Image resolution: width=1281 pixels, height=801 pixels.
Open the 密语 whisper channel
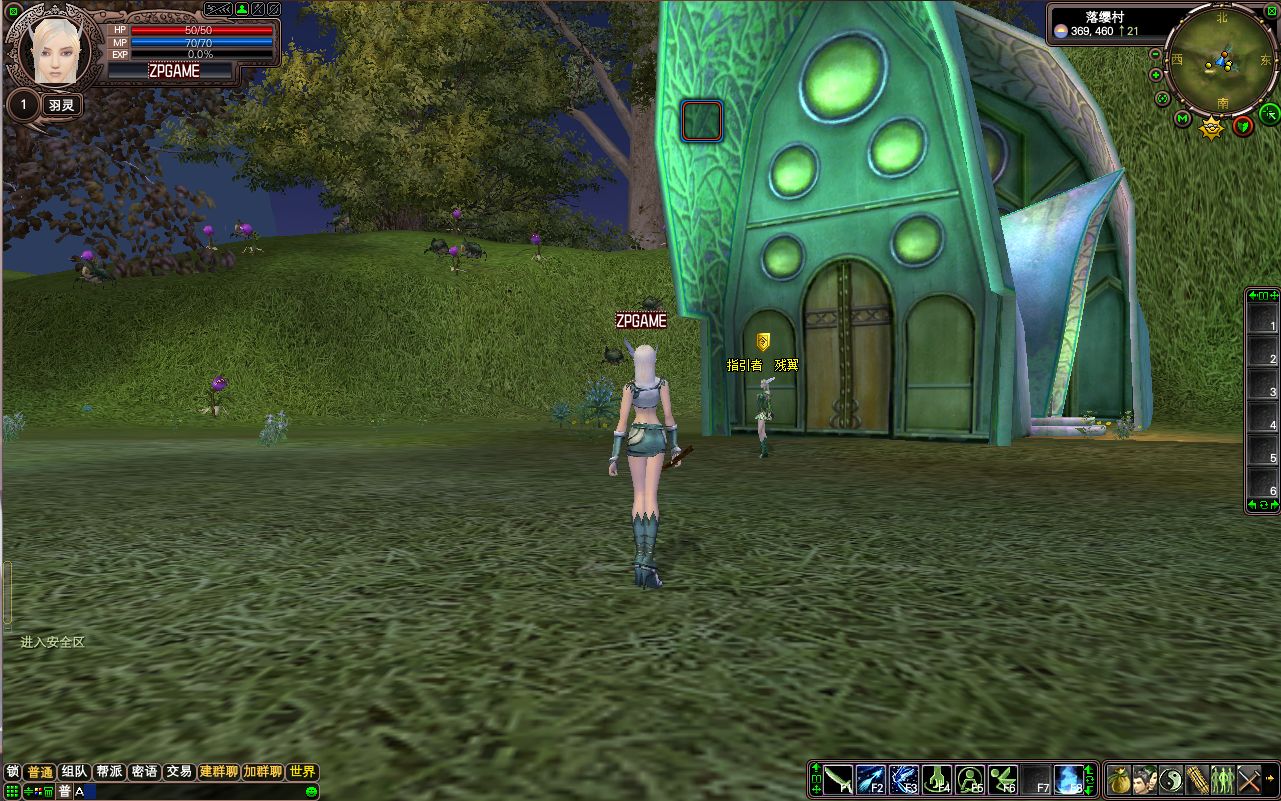[144, 772]
